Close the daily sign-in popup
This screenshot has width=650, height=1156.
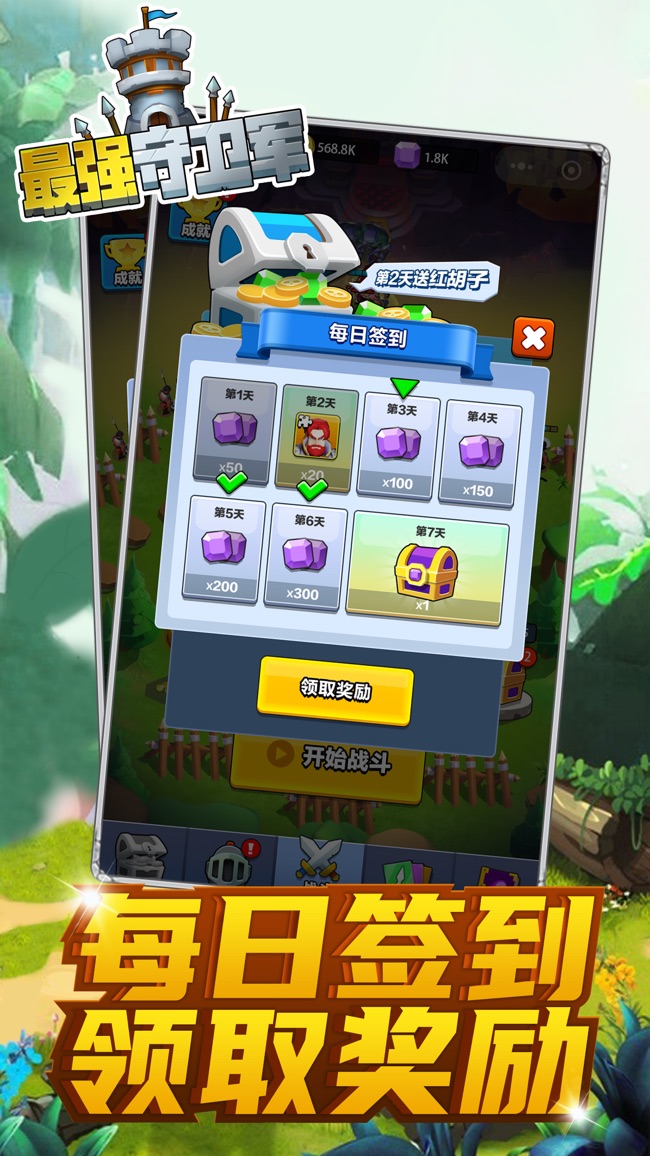532,339
